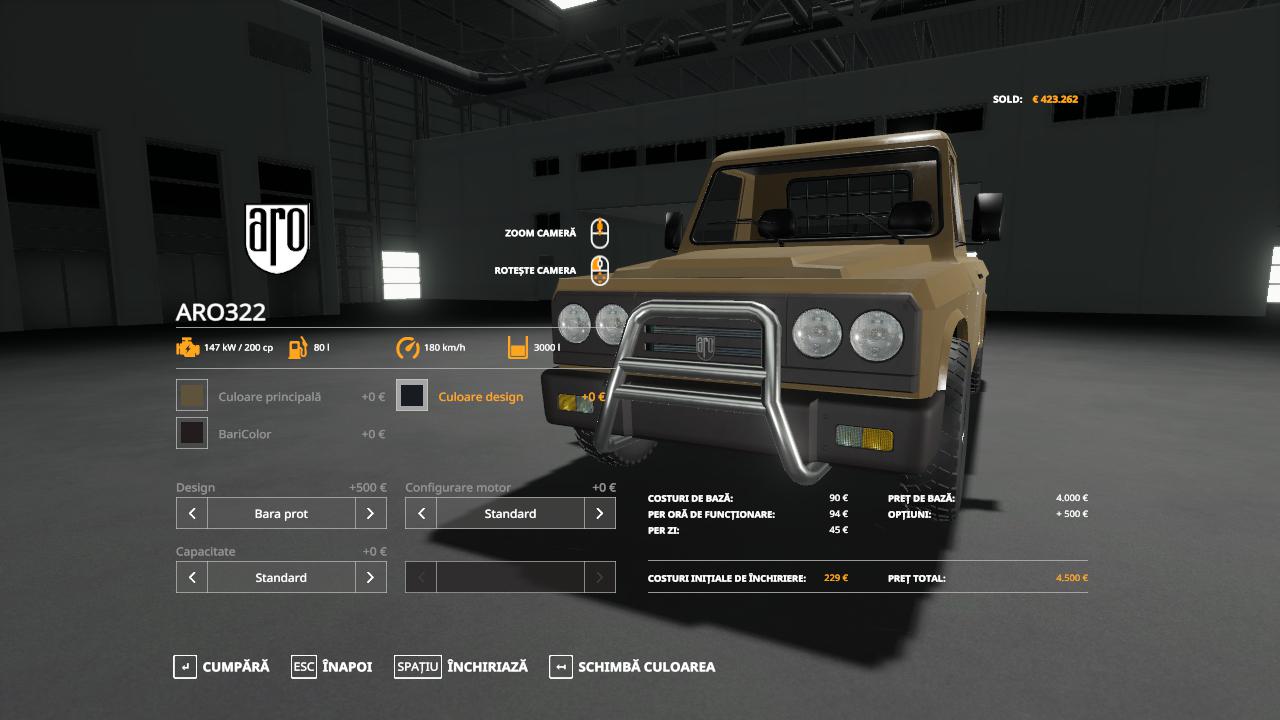The image size is (1280, 720).
Task: Switch to next Configurare motor option
Action: point(599,514)
